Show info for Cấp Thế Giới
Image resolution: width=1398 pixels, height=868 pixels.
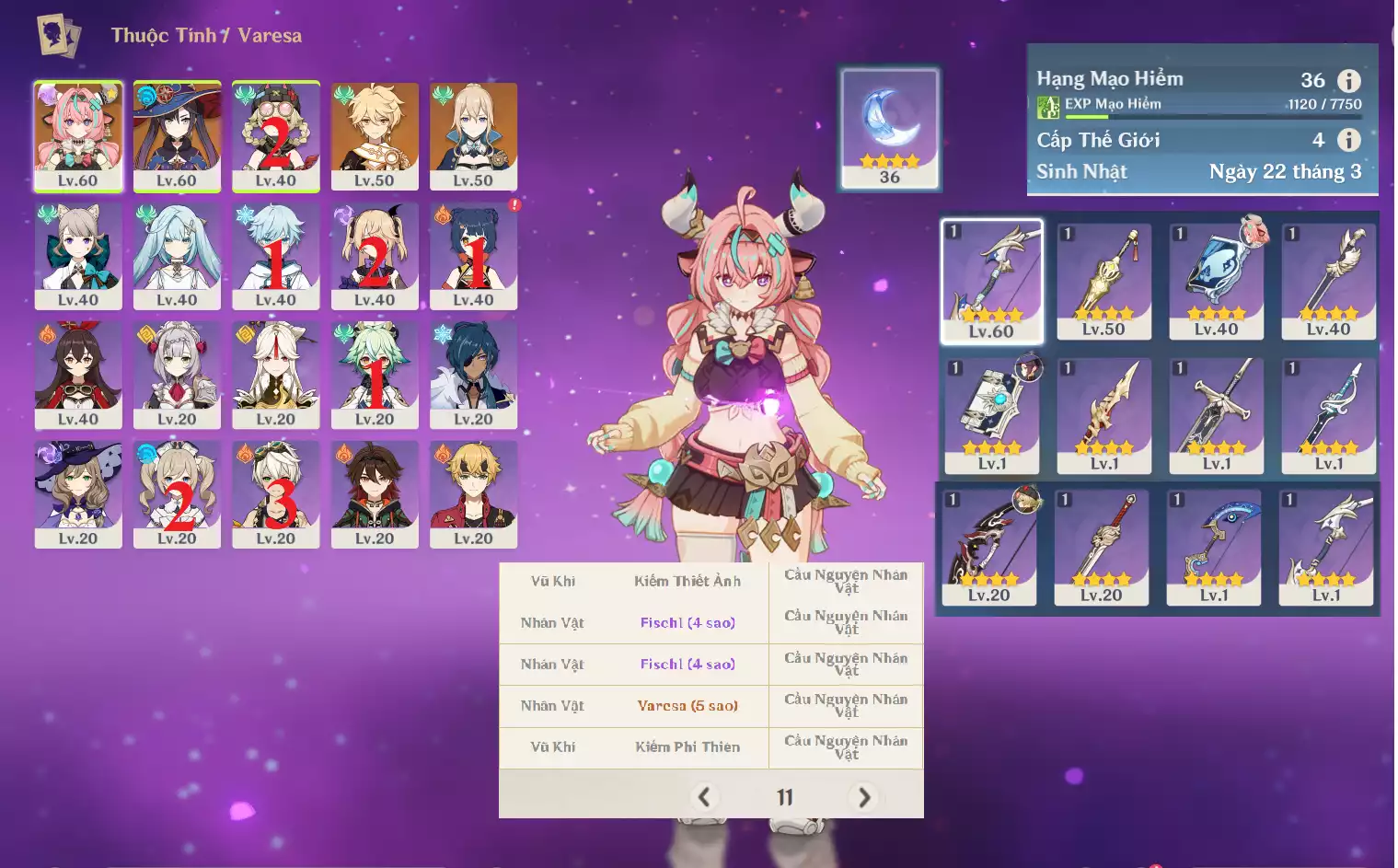[x=1348, y=140]
